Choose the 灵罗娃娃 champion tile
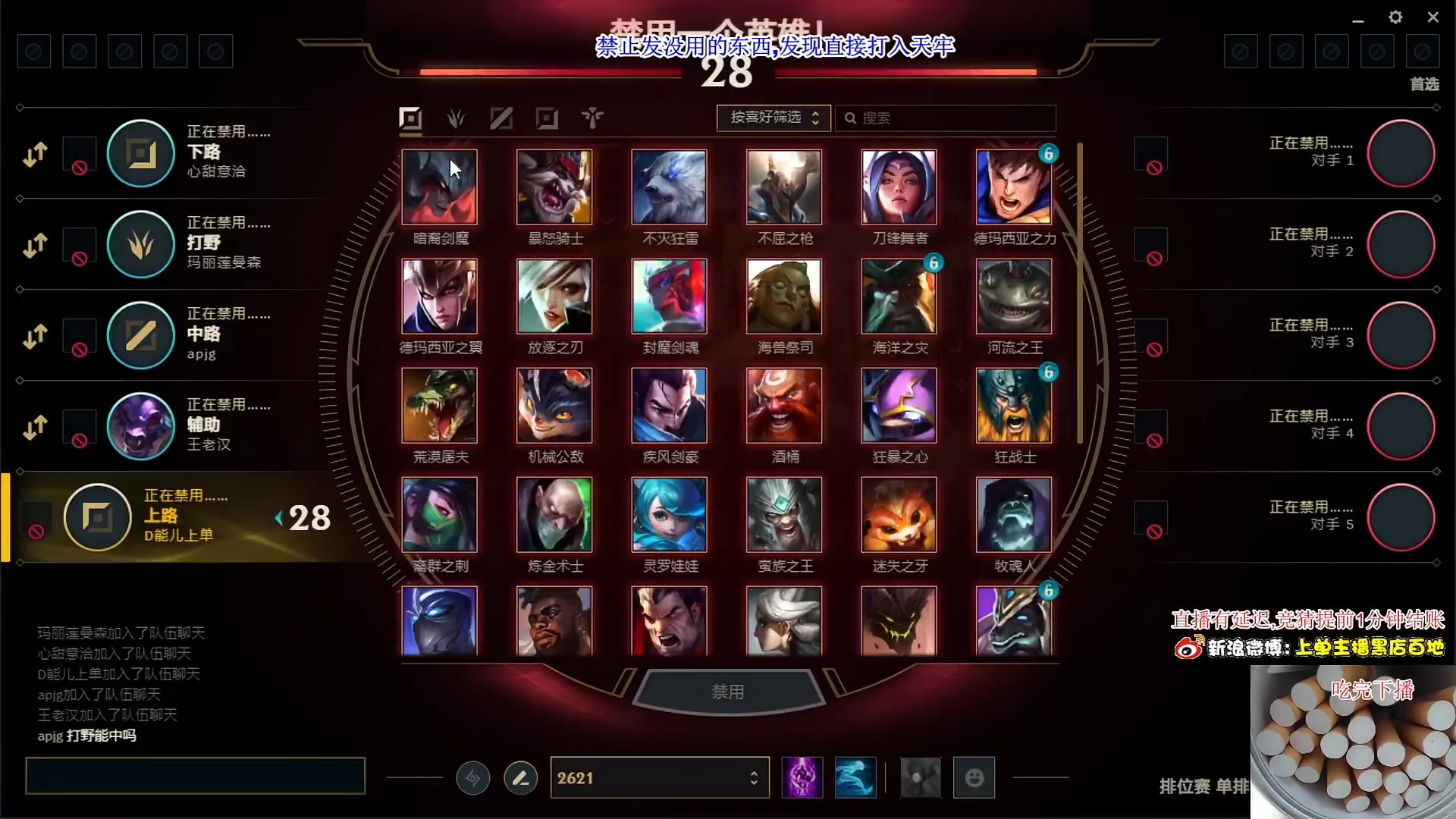Viewport: 1456px width, 819px height. [669, 515]
